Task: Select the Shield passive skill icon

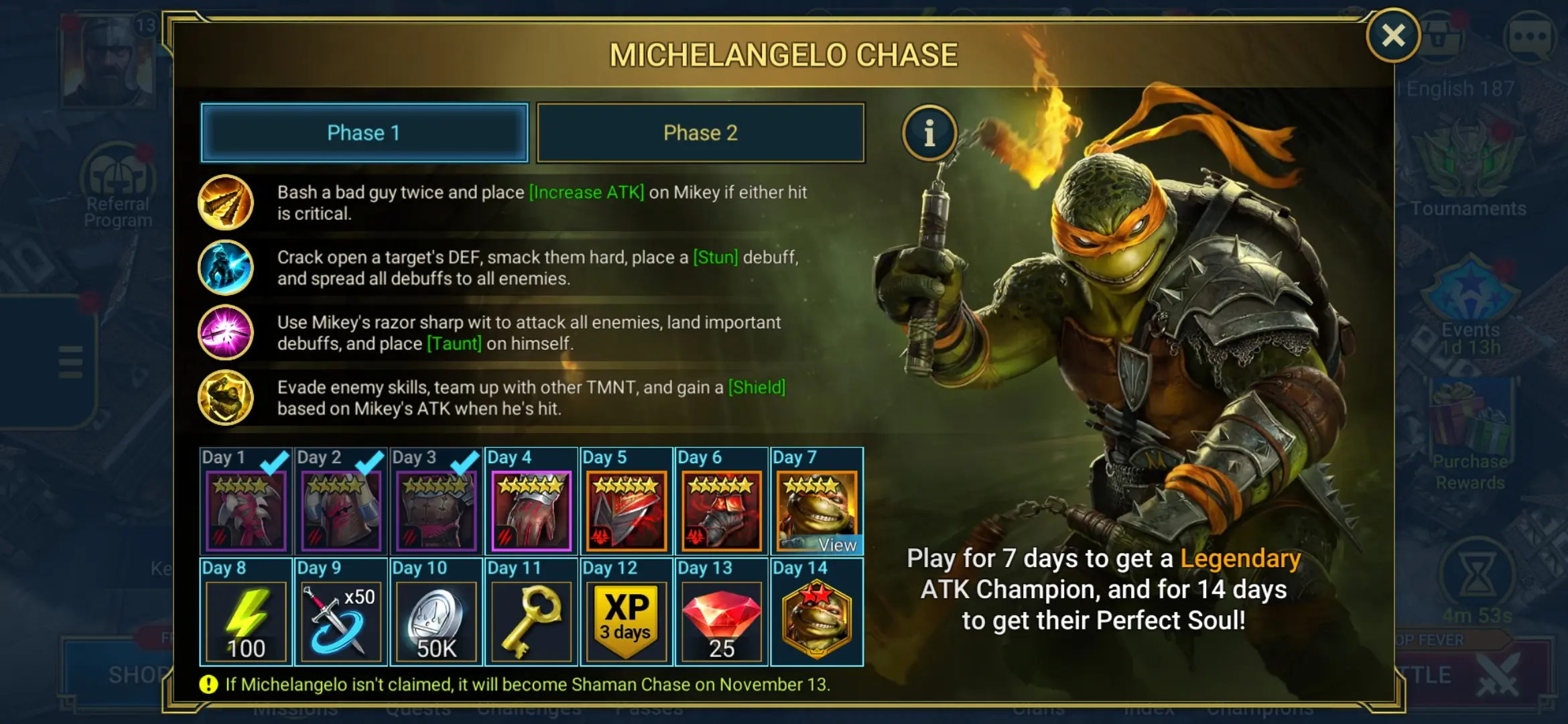Action: (x=226, y=398)
